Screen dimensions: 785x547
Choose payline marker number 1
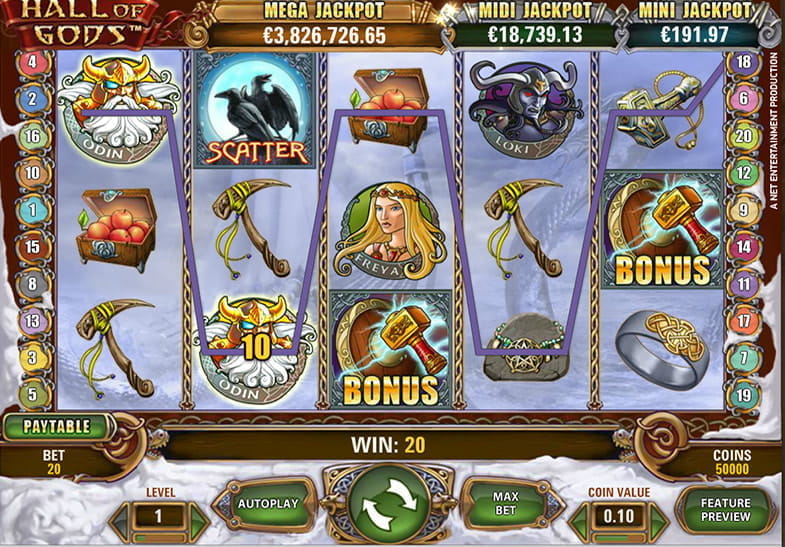click(32, 210)
